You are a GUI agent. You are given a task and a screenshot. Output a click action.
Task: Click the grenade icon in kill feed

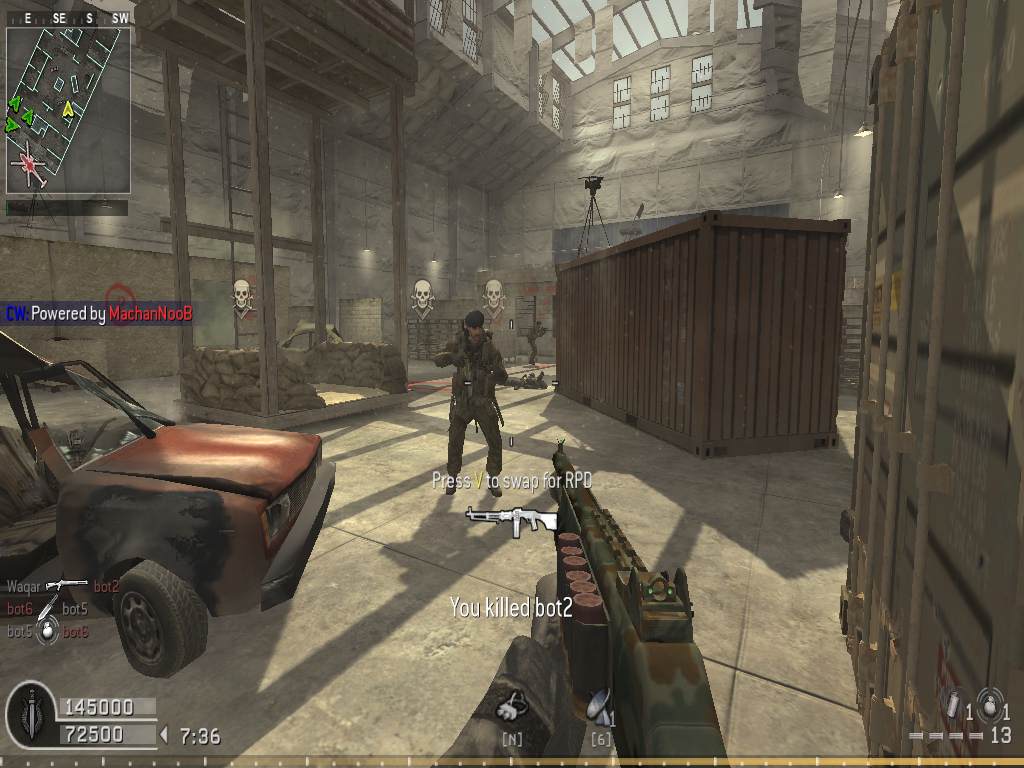(x=47, y=632)
